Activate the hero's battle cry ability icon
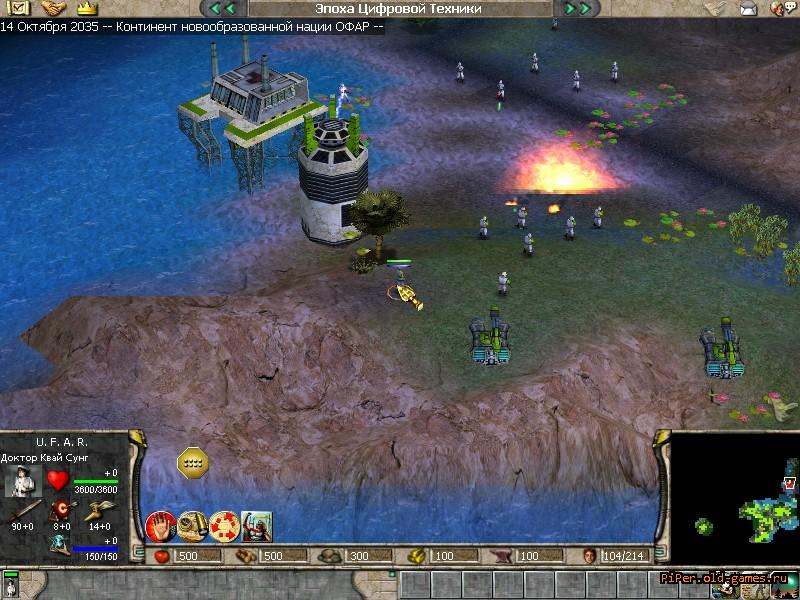The image size is (800, 600). click(256, 525)
